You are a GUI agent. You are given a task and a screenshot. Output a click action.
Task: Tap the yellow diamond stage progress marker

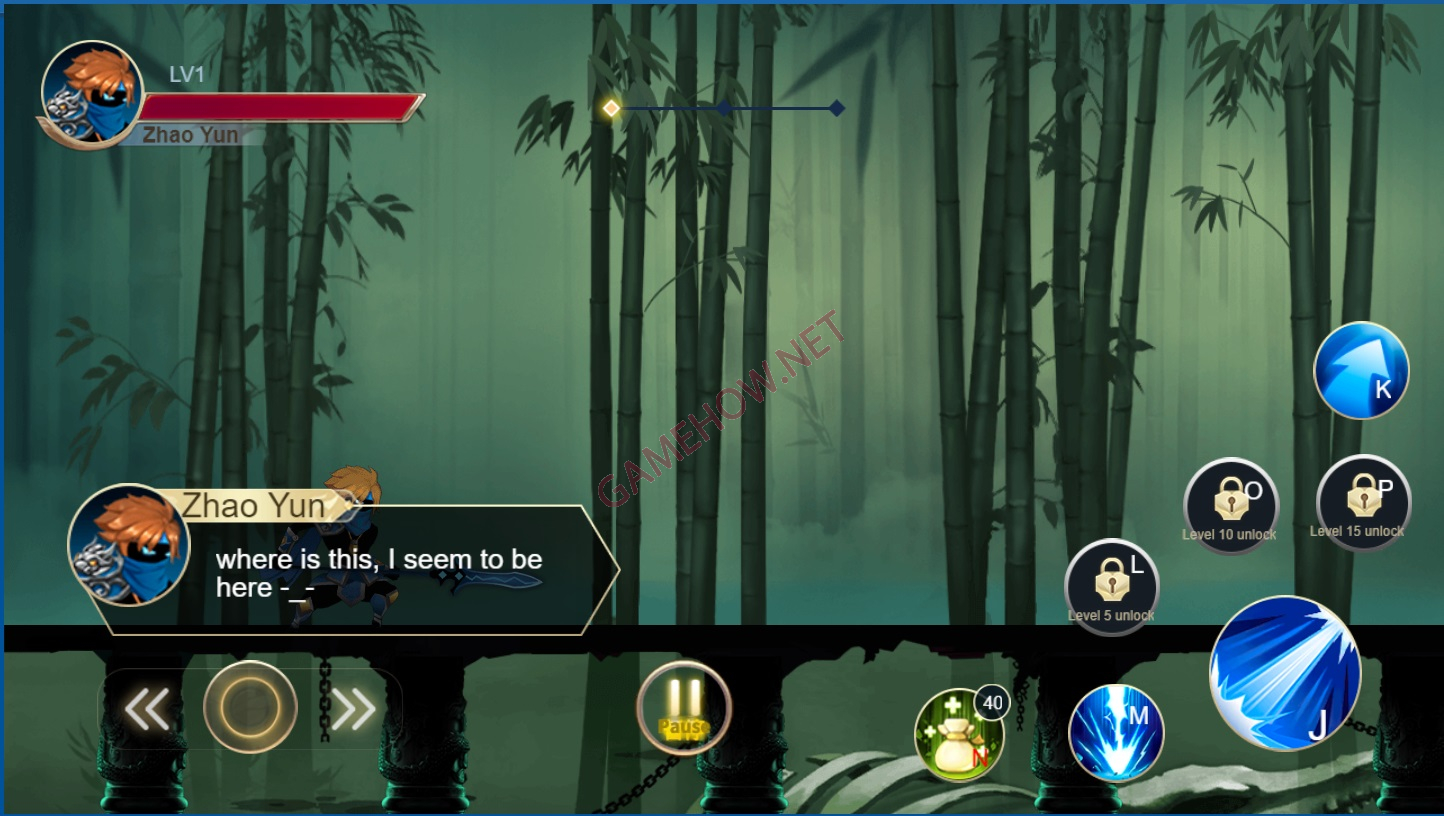tap(610, 108)
